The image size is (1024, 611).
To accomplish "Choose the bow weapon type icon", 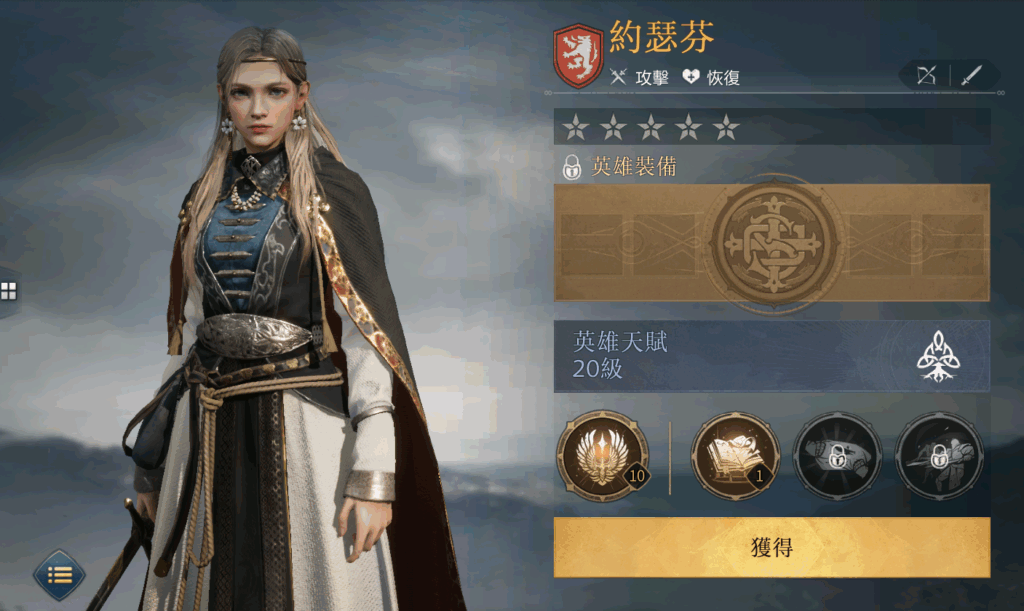I will click(x=925, y=75).
